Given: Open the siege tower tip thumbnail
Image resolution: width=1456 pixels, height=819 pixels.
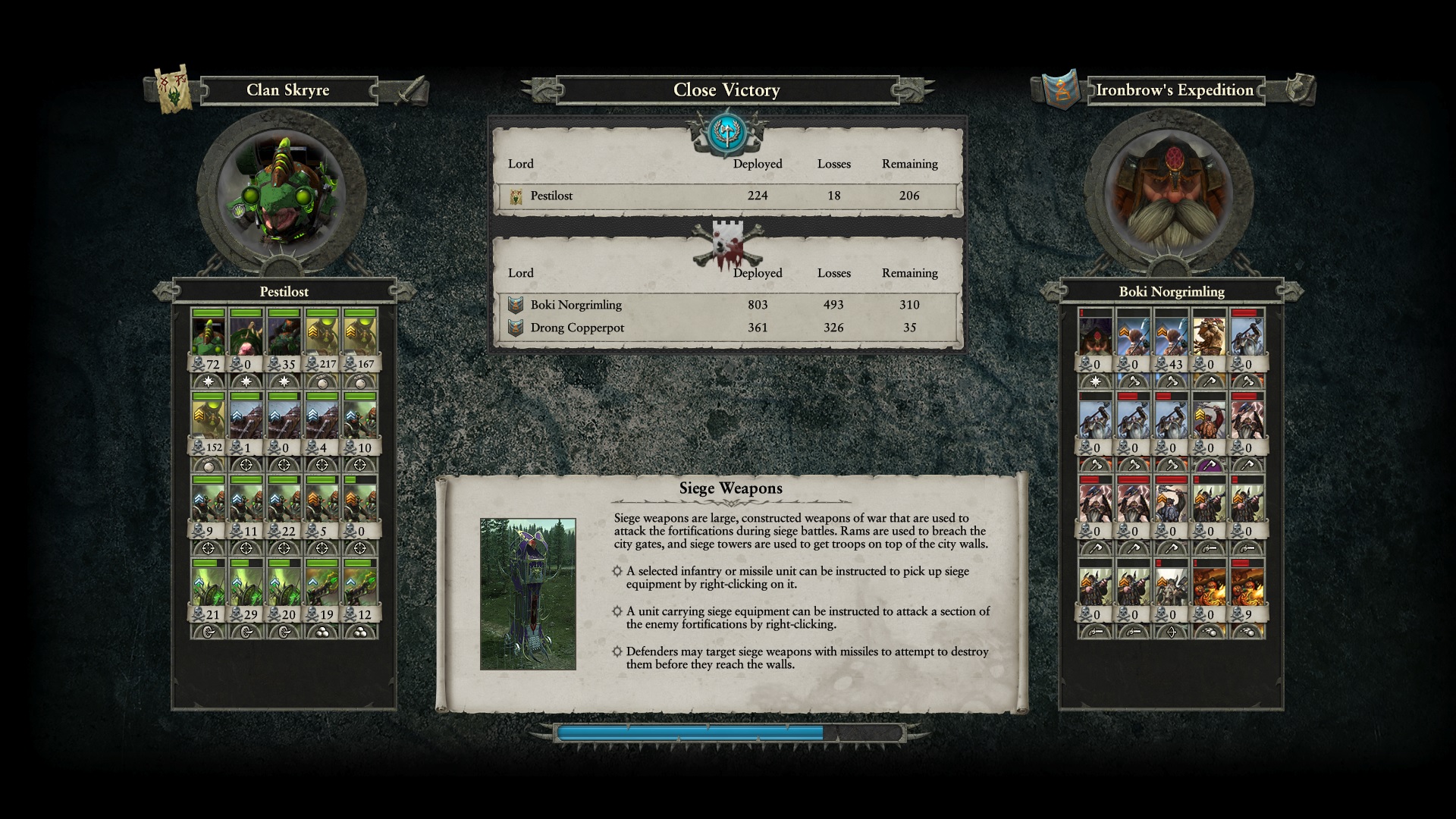Looking at the screenshot, I should coord(528,594).
